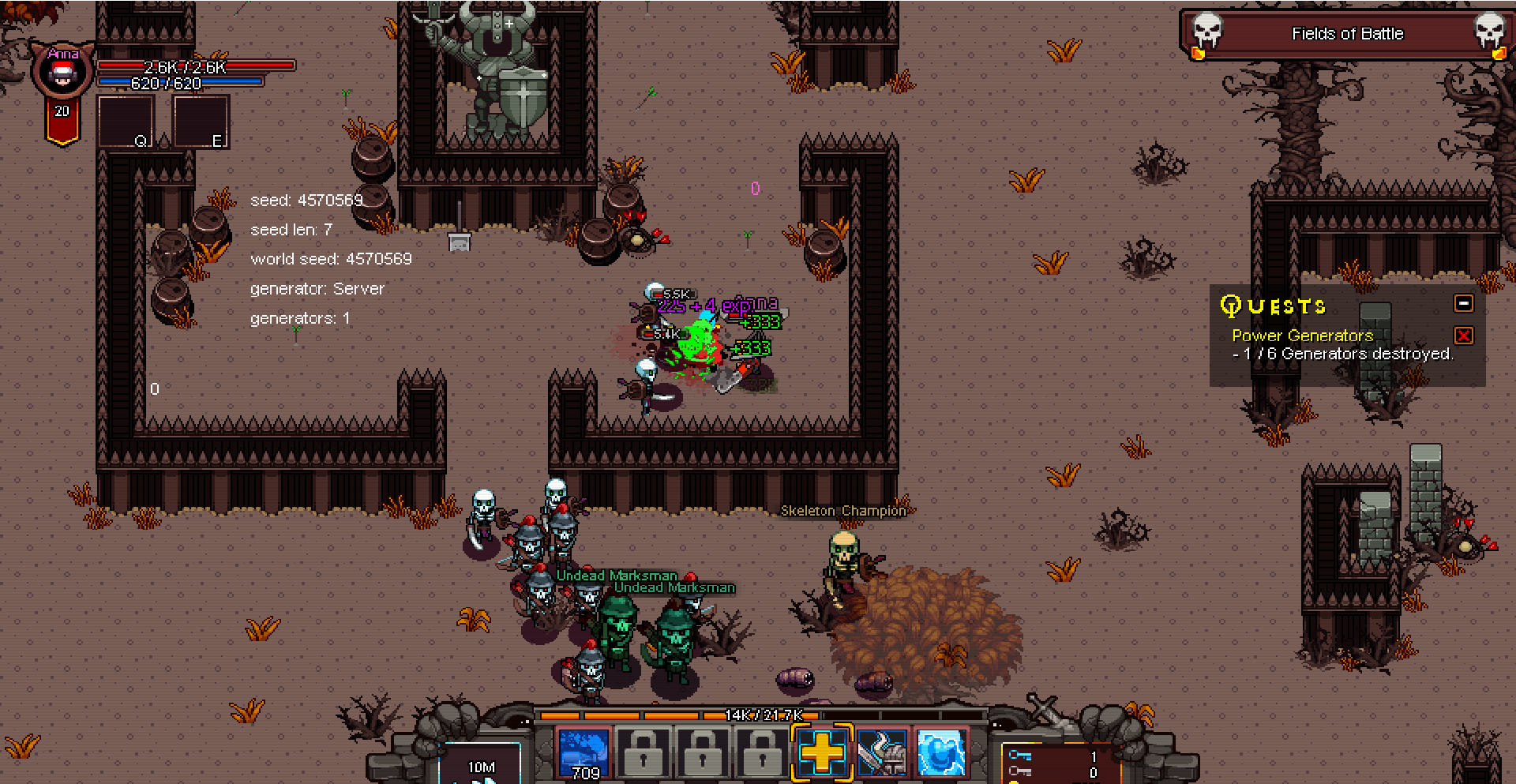The width and height of the screenshot is (1516, 784).
Task: Click the Fields of Battle zone banner
Action: coord(1347,34)
